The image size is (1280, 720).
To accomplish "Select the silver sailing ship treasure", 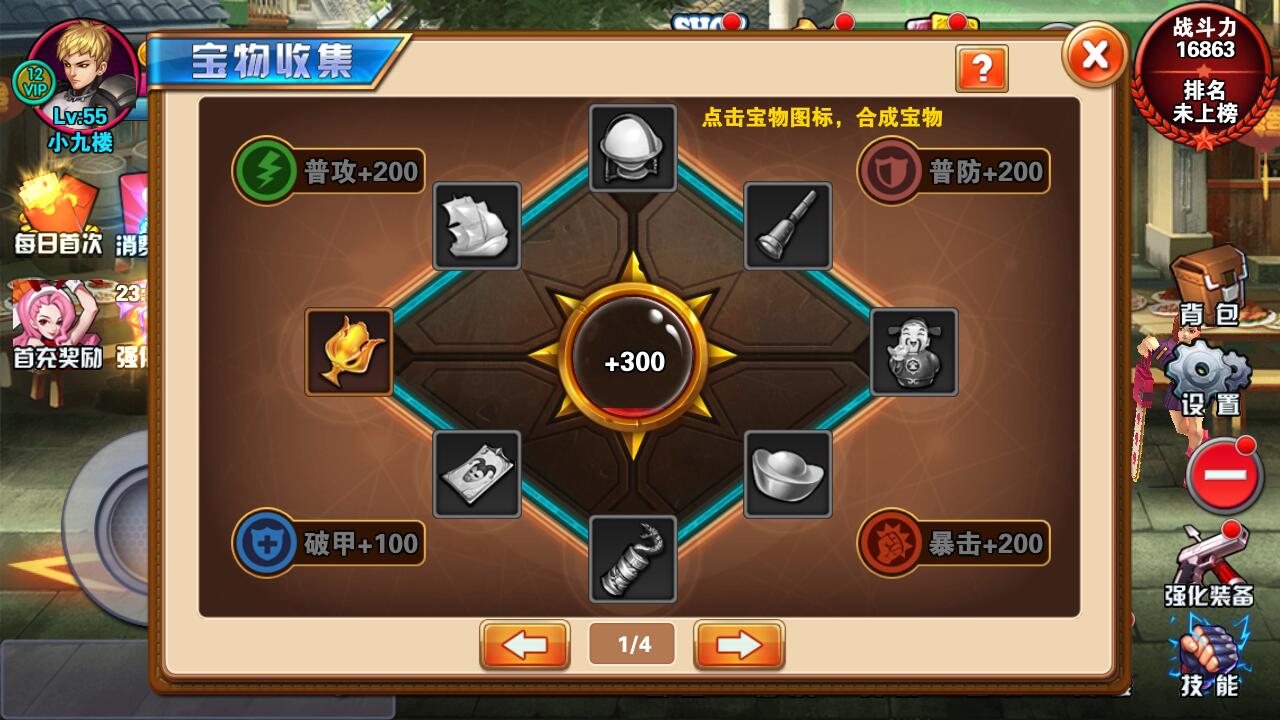I will coord(478,226).
